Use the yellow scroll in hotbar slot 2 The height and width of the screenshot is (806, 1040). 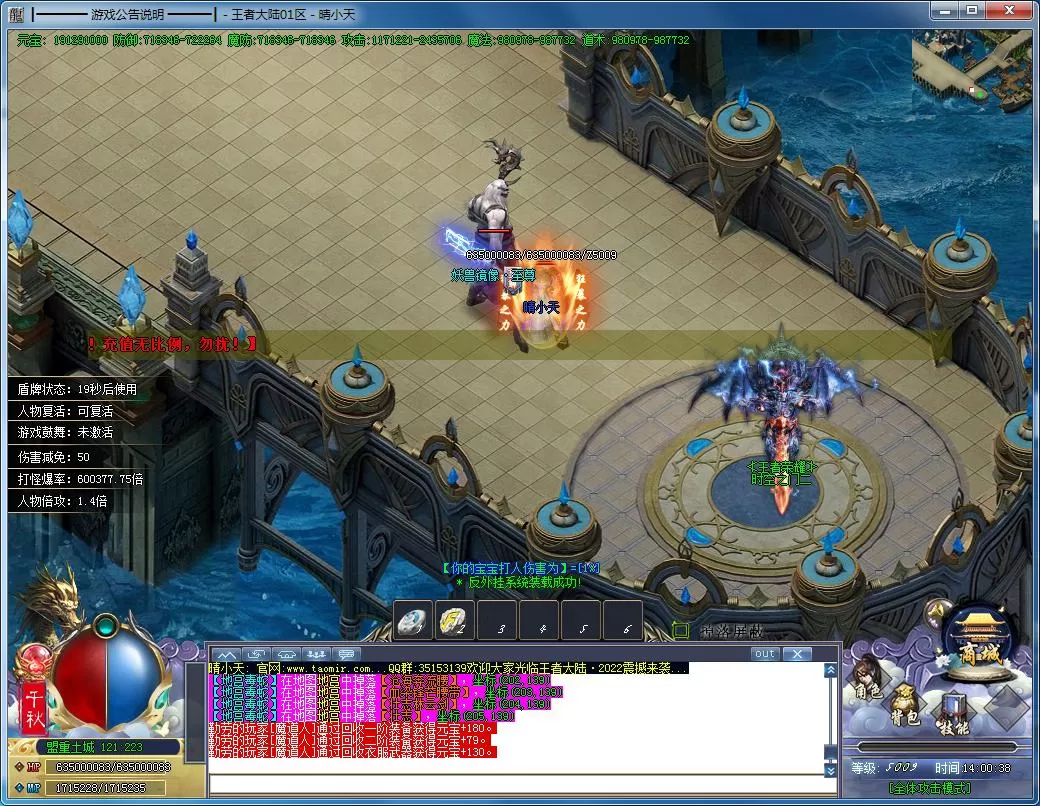455,621
